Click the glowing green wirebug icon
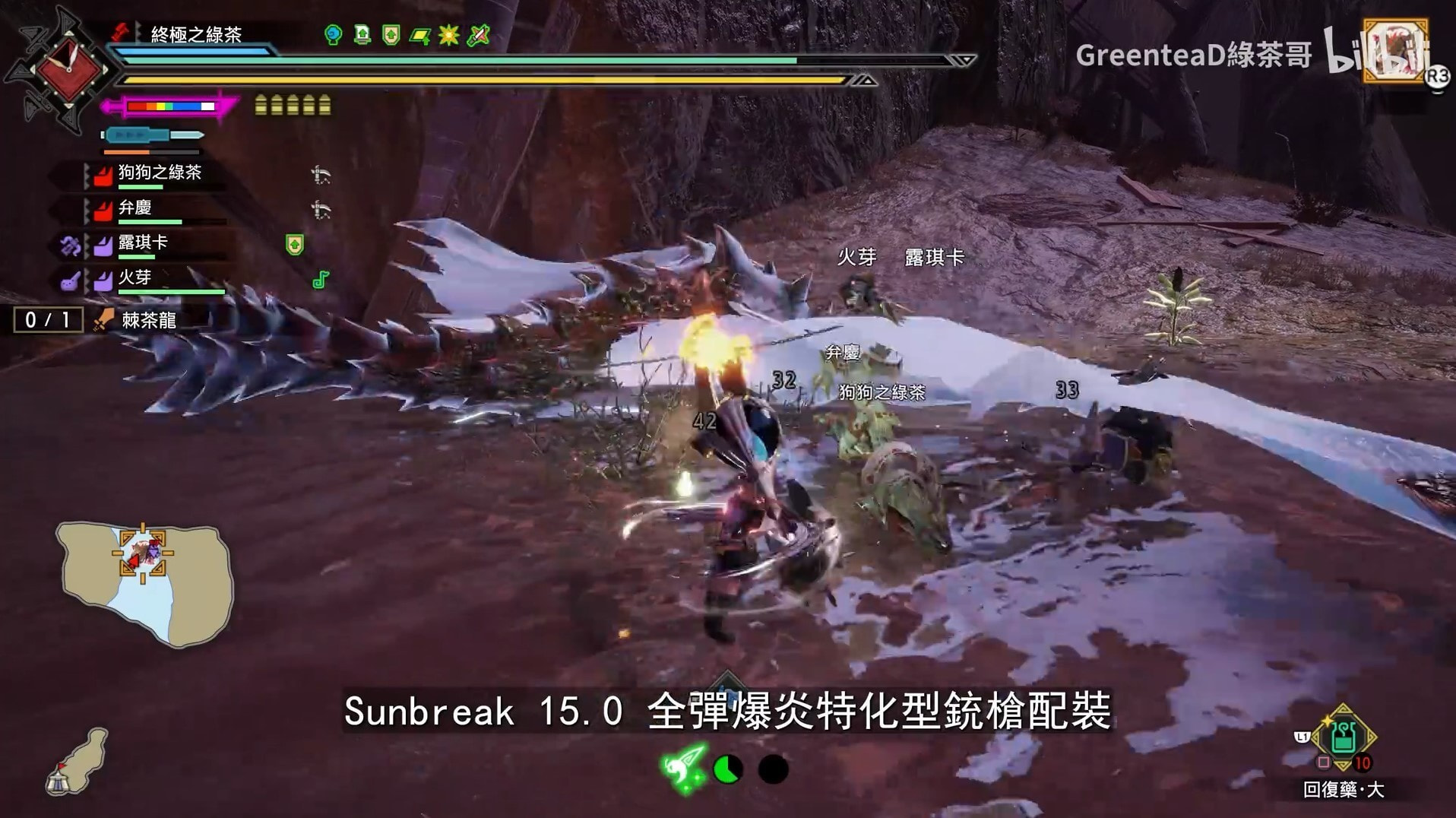The height and width of the screenshot is (818, 1456). click(684, 768)
